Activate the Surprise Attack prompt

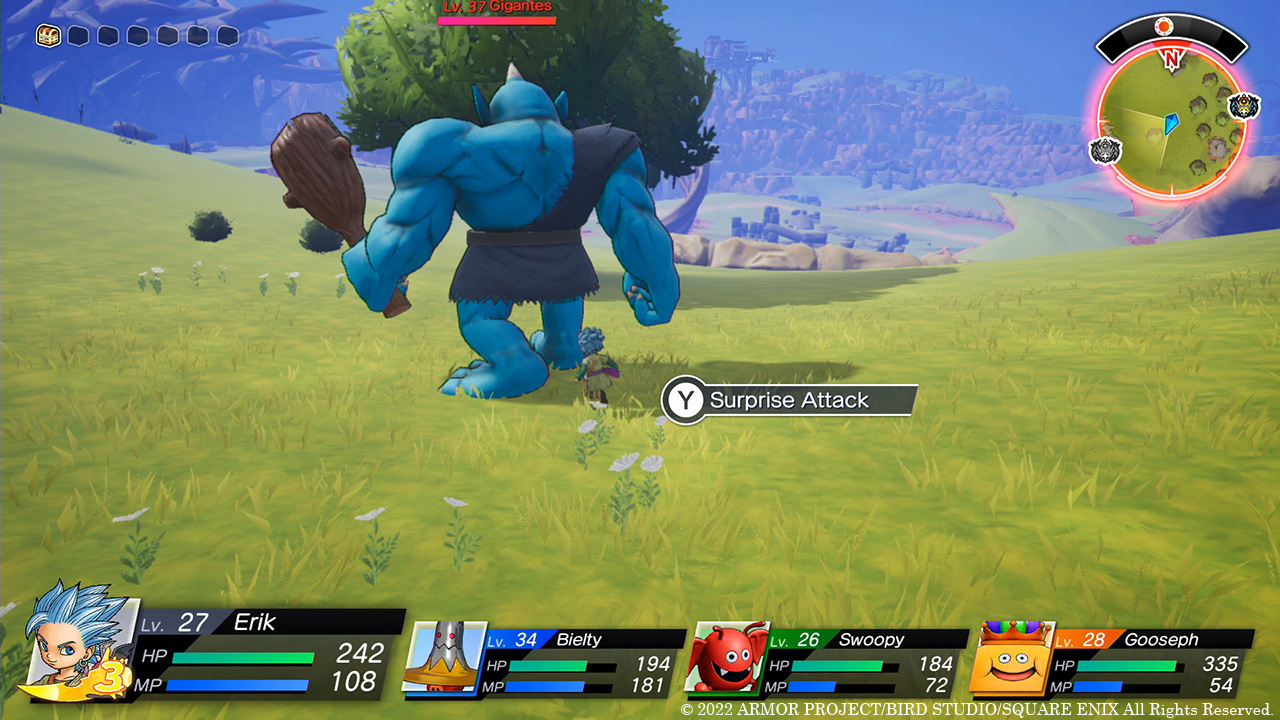click(x=788, y=400)
